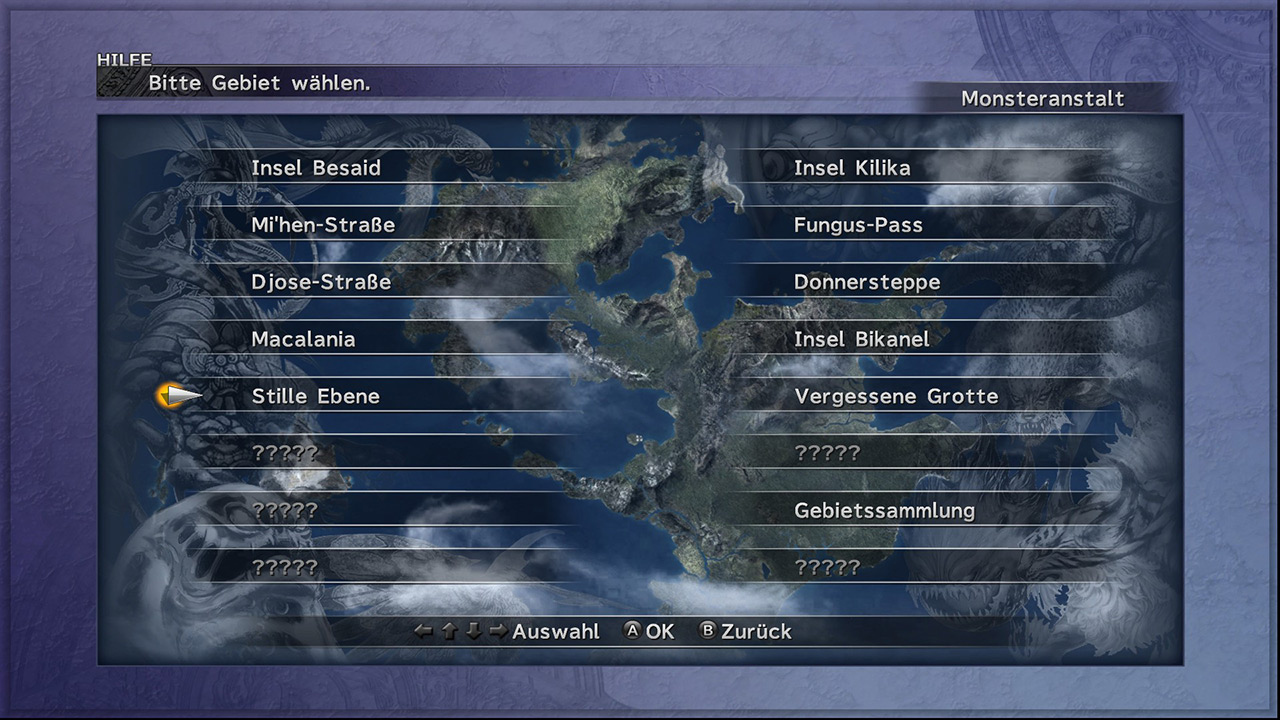
Task: Choose the highlighted Stille Ebene area
Action: coord(315,396)
